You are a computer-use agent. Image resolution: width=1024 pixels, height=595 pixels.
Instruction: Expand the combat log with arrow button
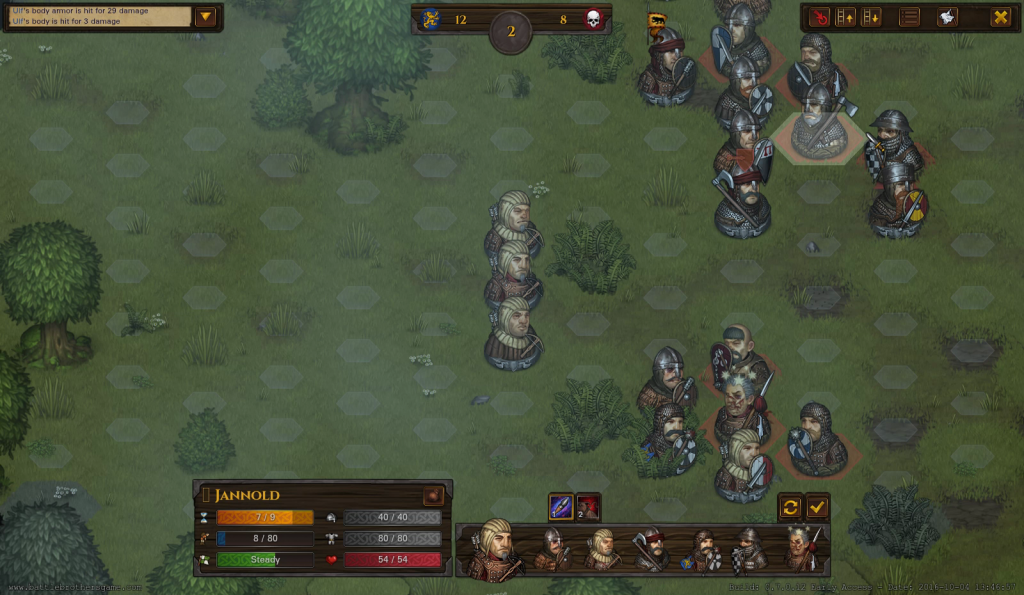click(206, 17)
